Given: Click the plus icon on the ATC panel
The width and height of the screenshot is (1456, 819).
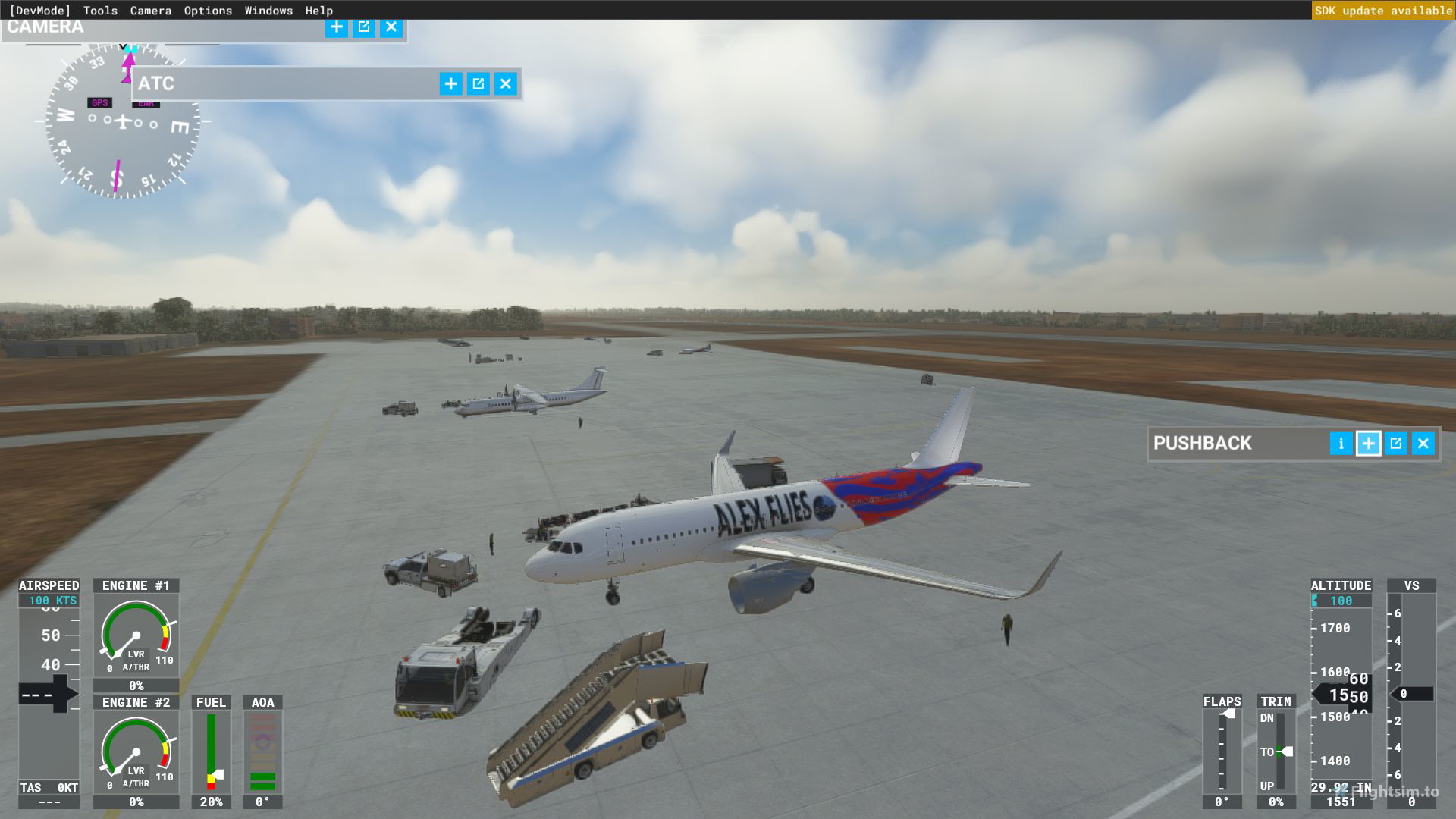Looking at the screenshot, I should point(450,84).
